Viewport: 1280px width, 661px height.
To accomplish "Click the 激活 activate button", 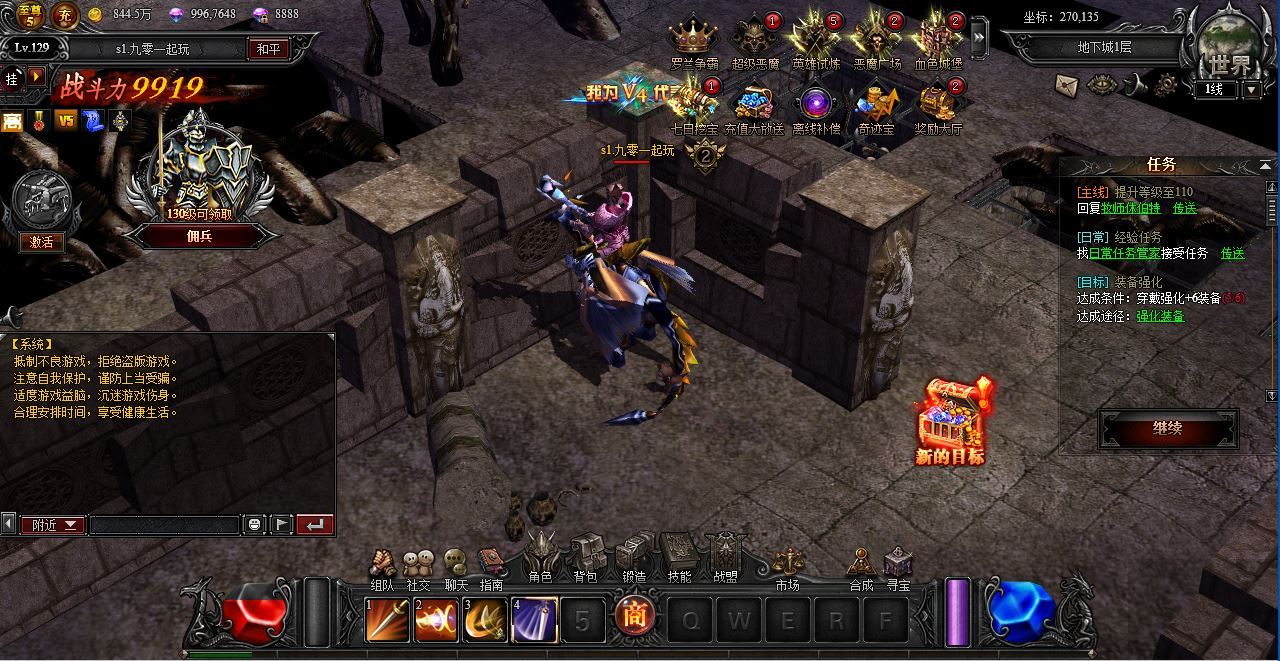I will point(41,242).
